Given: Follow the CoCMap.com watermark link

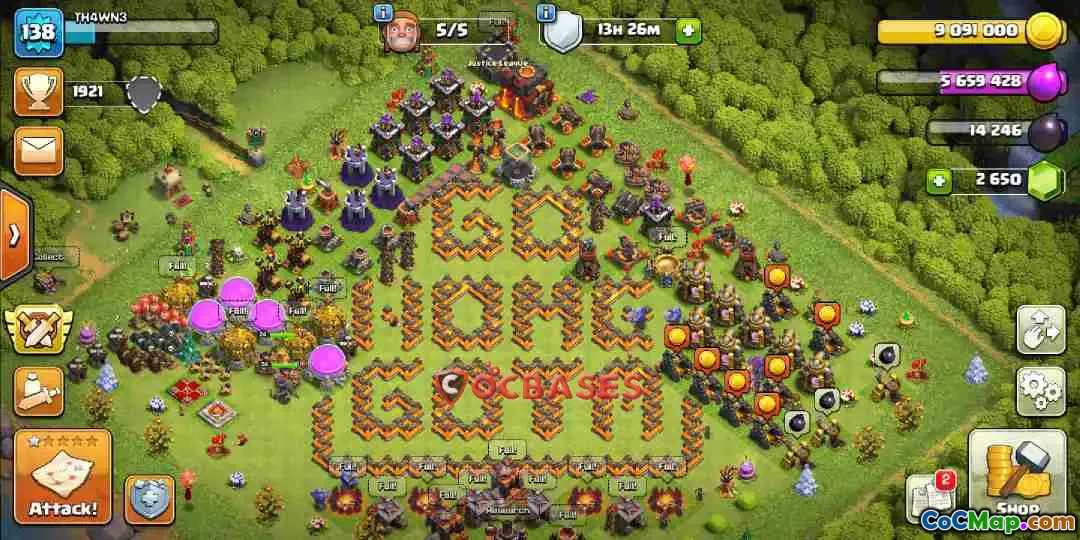Looking at the screenshot, I should click(996, 521).
